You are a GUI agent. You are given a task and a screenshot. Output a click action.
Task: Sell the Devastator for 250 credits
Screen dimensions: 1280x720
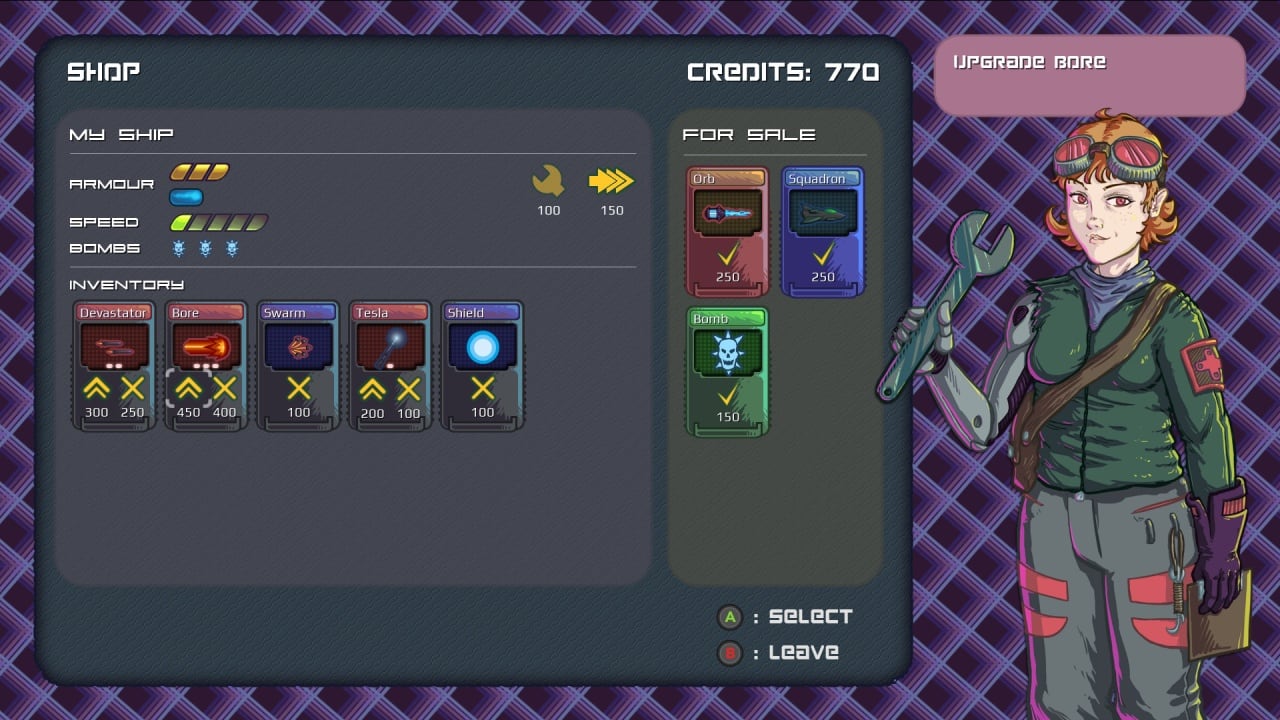[x=132, y=389]
